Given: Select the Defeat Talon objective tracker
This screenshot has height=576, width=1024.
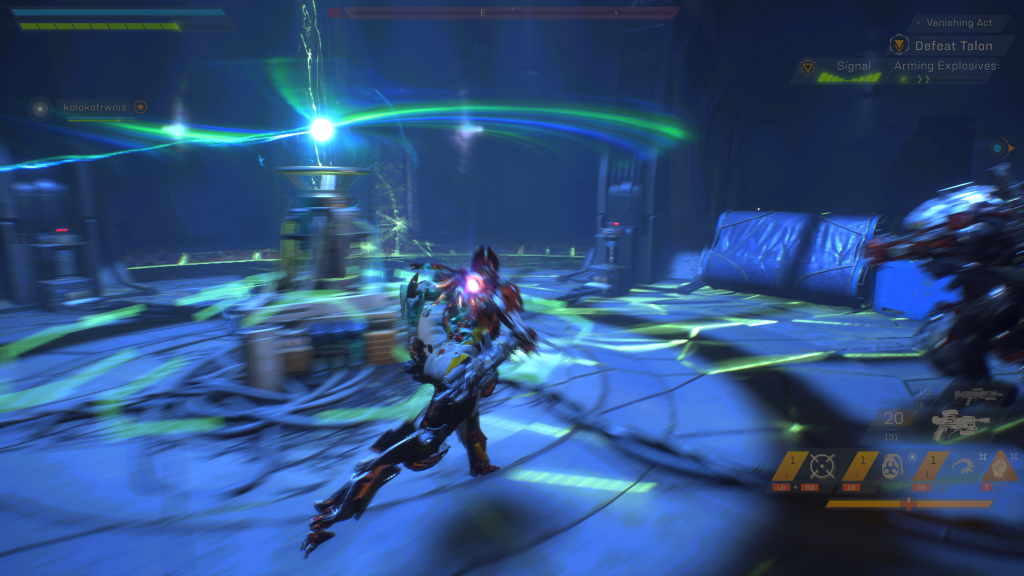Looking at the screenshot, I should point(953,45).
